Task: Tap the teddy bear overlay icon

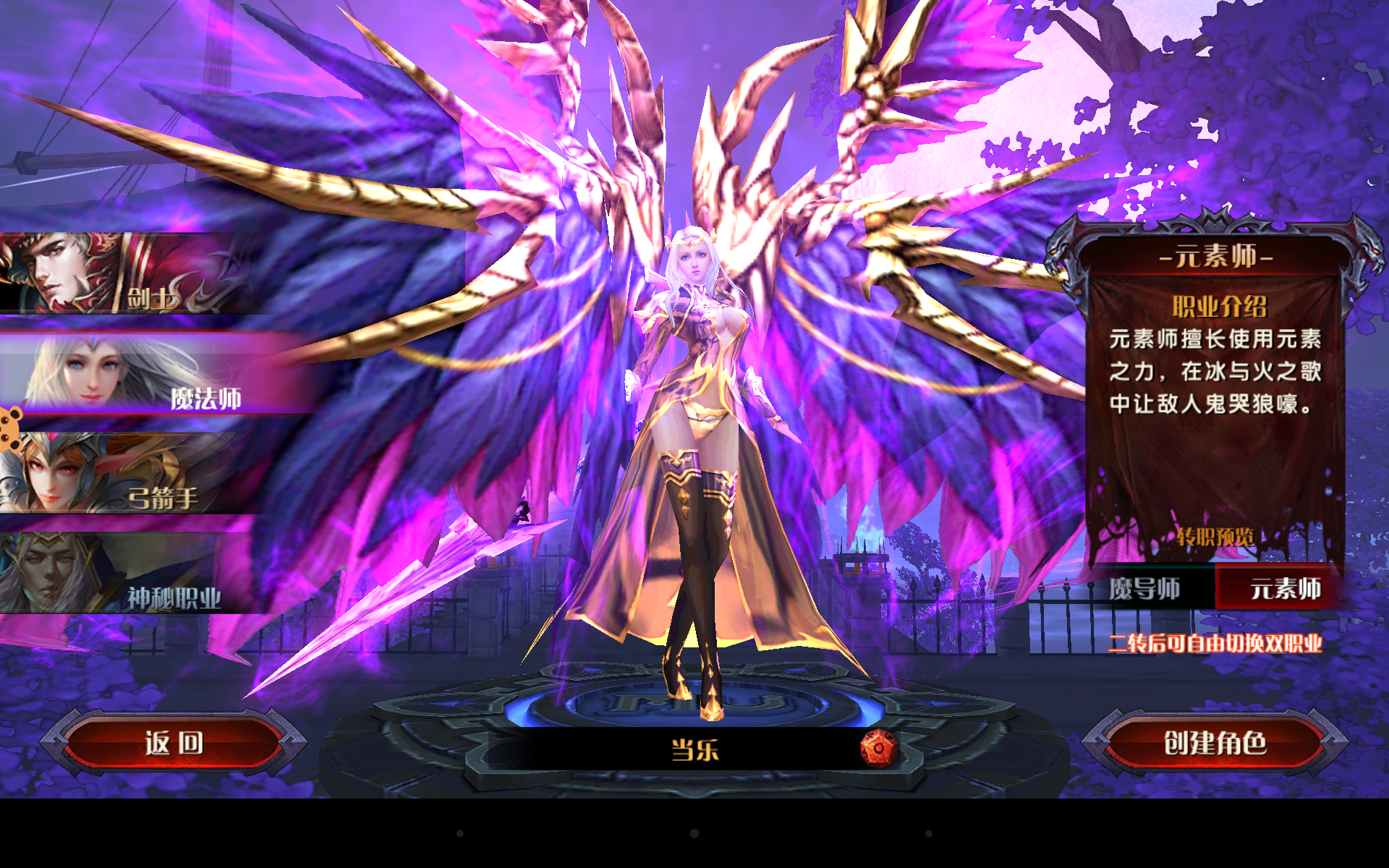Action: pos(10,430)
